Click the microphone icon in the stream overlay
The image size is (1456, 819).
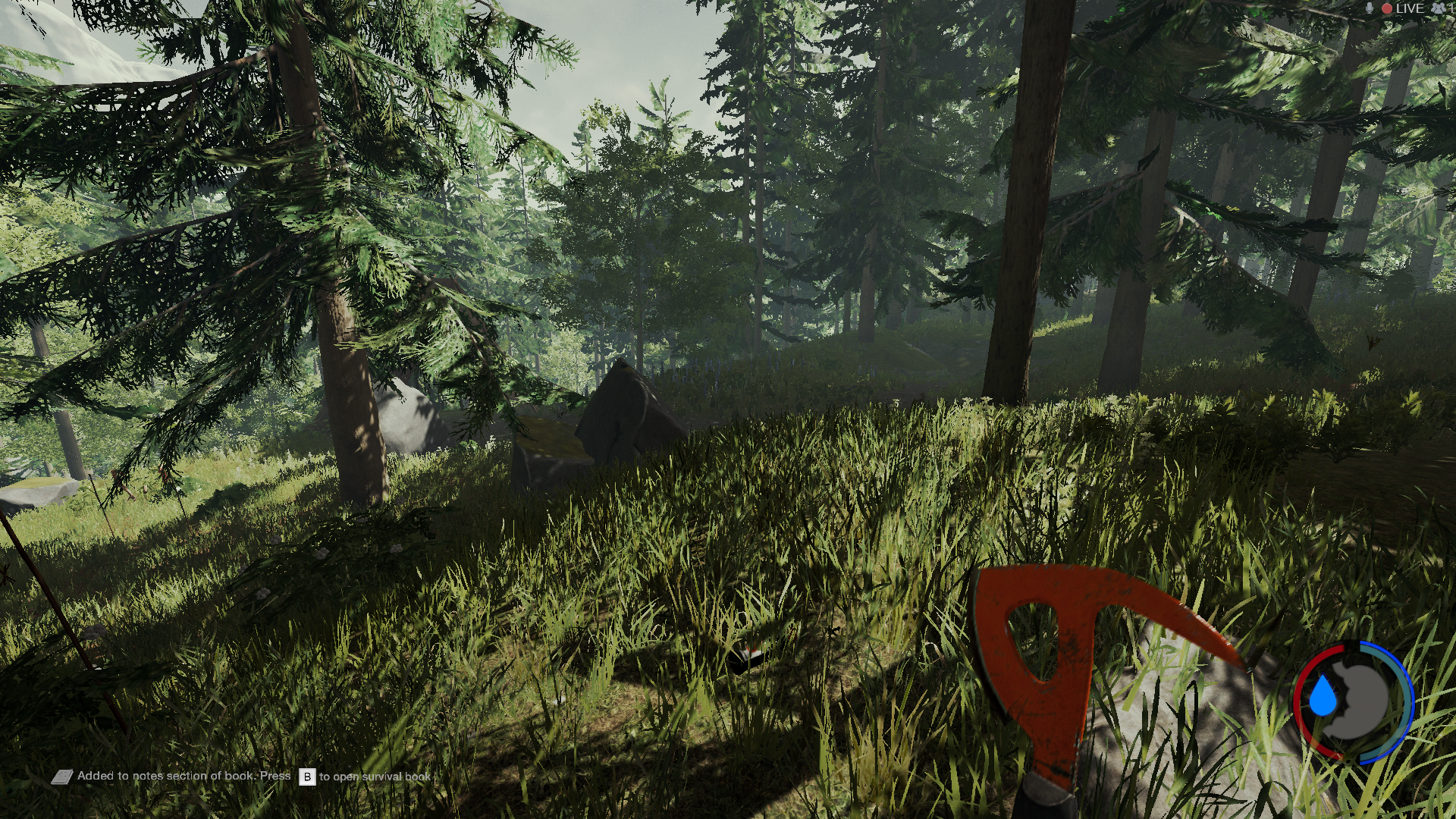pyautogui.click(x=1370, y=8)
